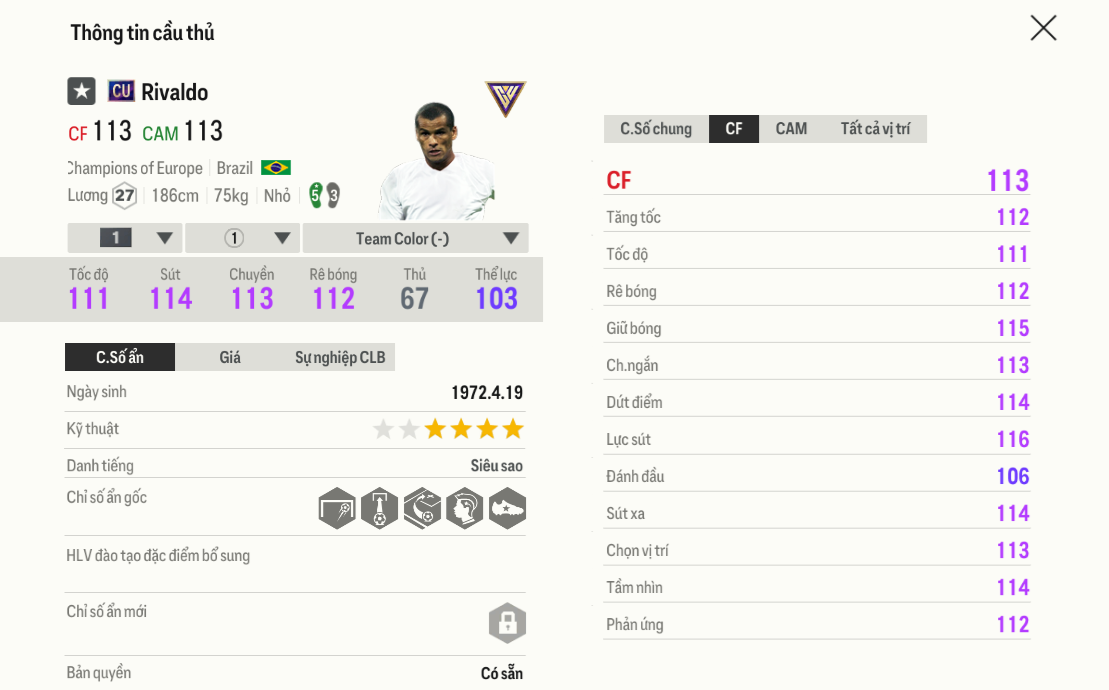Click the CU season badge icon
The height and width of the screenshot is (690, 1109).
tap(121, 91)
